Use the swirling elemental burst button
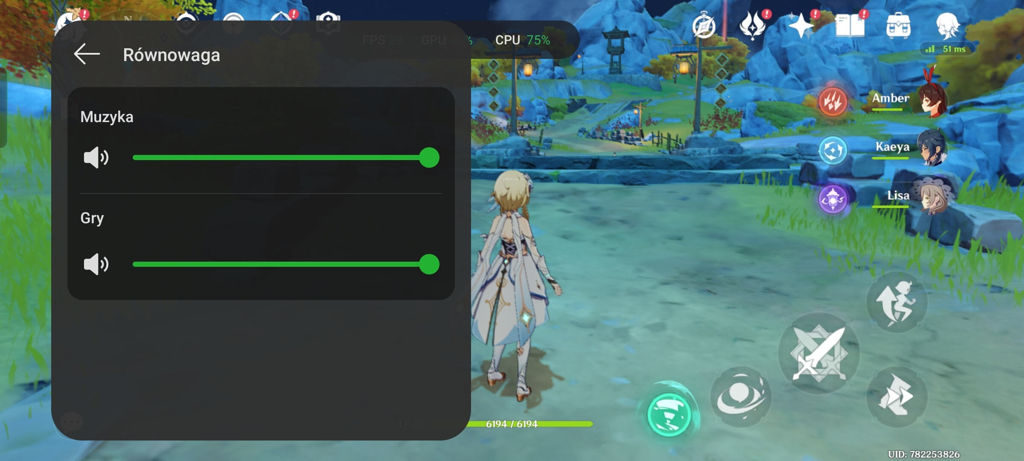Screen dimensions: 1024x461 coord(740,396)
